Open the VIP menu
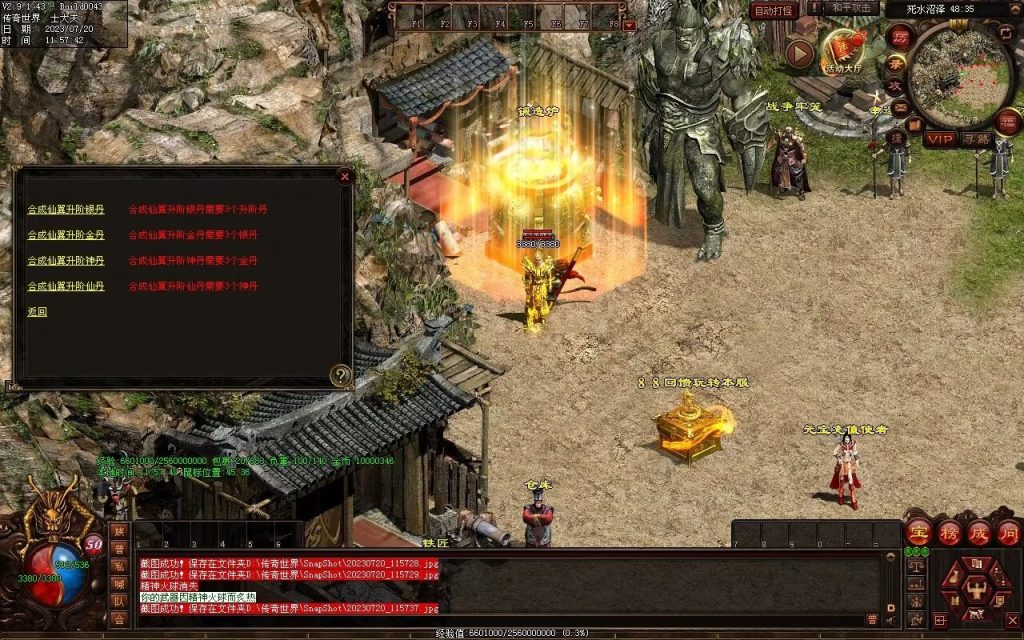This screenshot has width=1024, height=640. click(x=939, y=139)
